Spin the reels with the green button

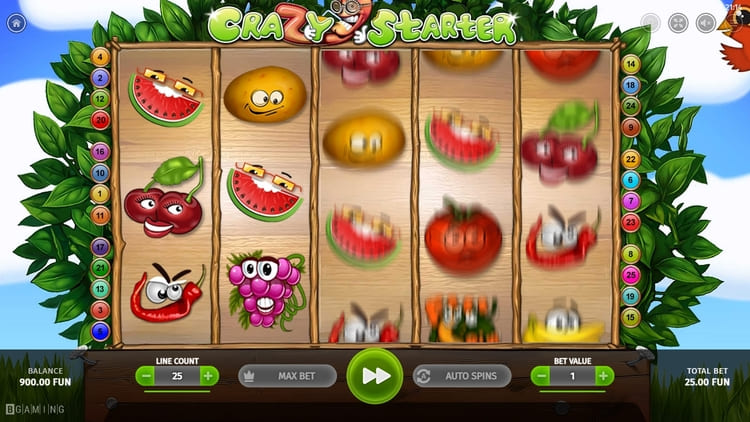[x=375, y=376]
